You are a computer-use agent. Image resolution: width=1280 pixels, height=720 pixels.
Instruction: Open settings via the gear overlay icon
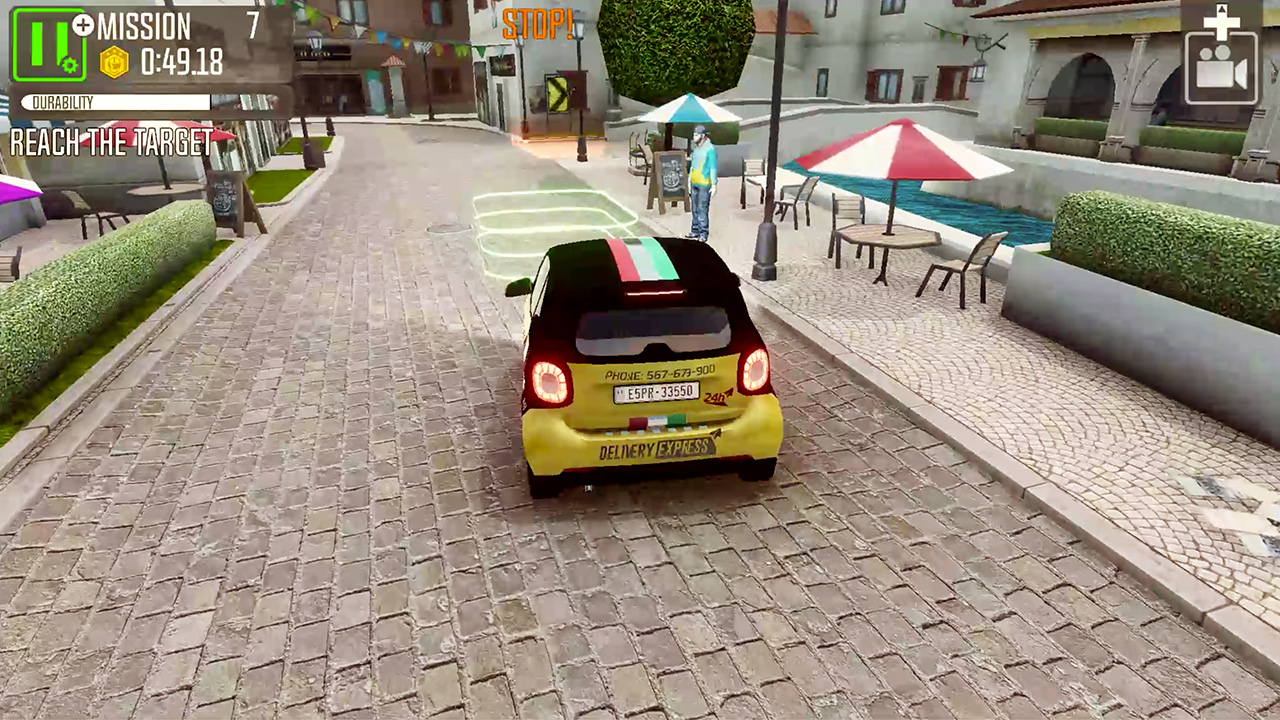pos(69,65)
